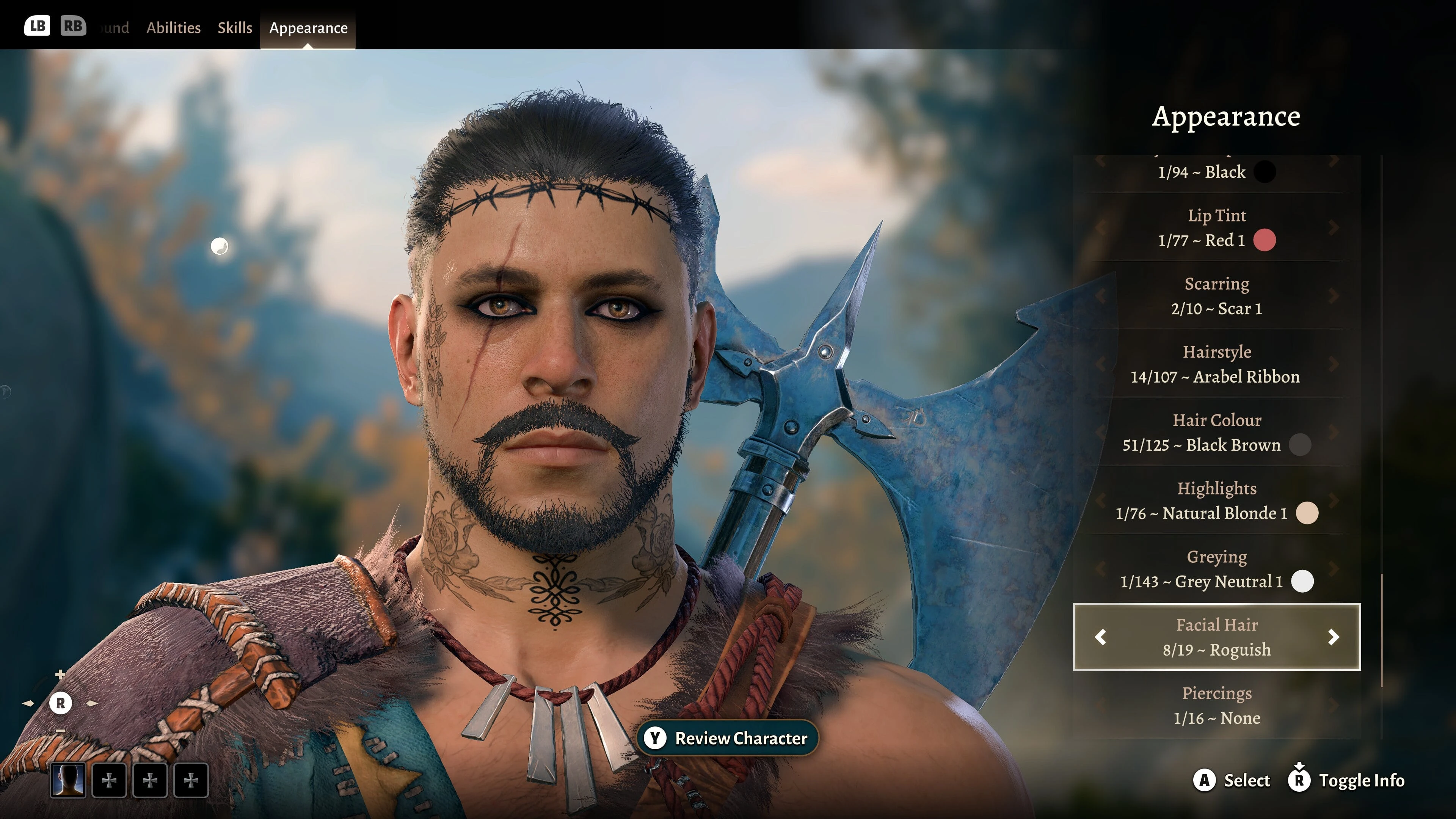Choose the Lip Tint option row
The image size is (1456, 819).
click(1216, 228)
